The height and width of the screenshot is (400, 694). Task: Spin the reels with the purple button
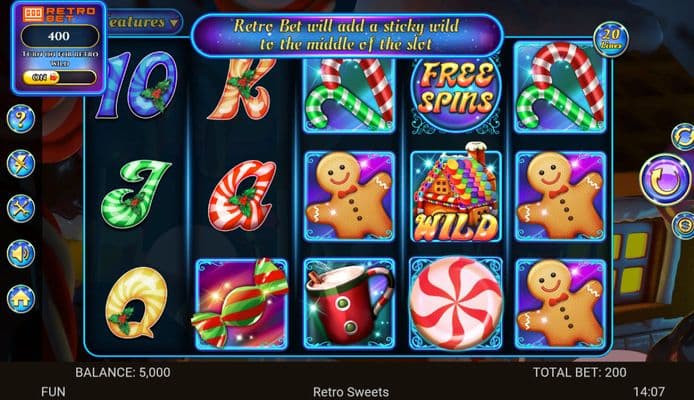664,180
